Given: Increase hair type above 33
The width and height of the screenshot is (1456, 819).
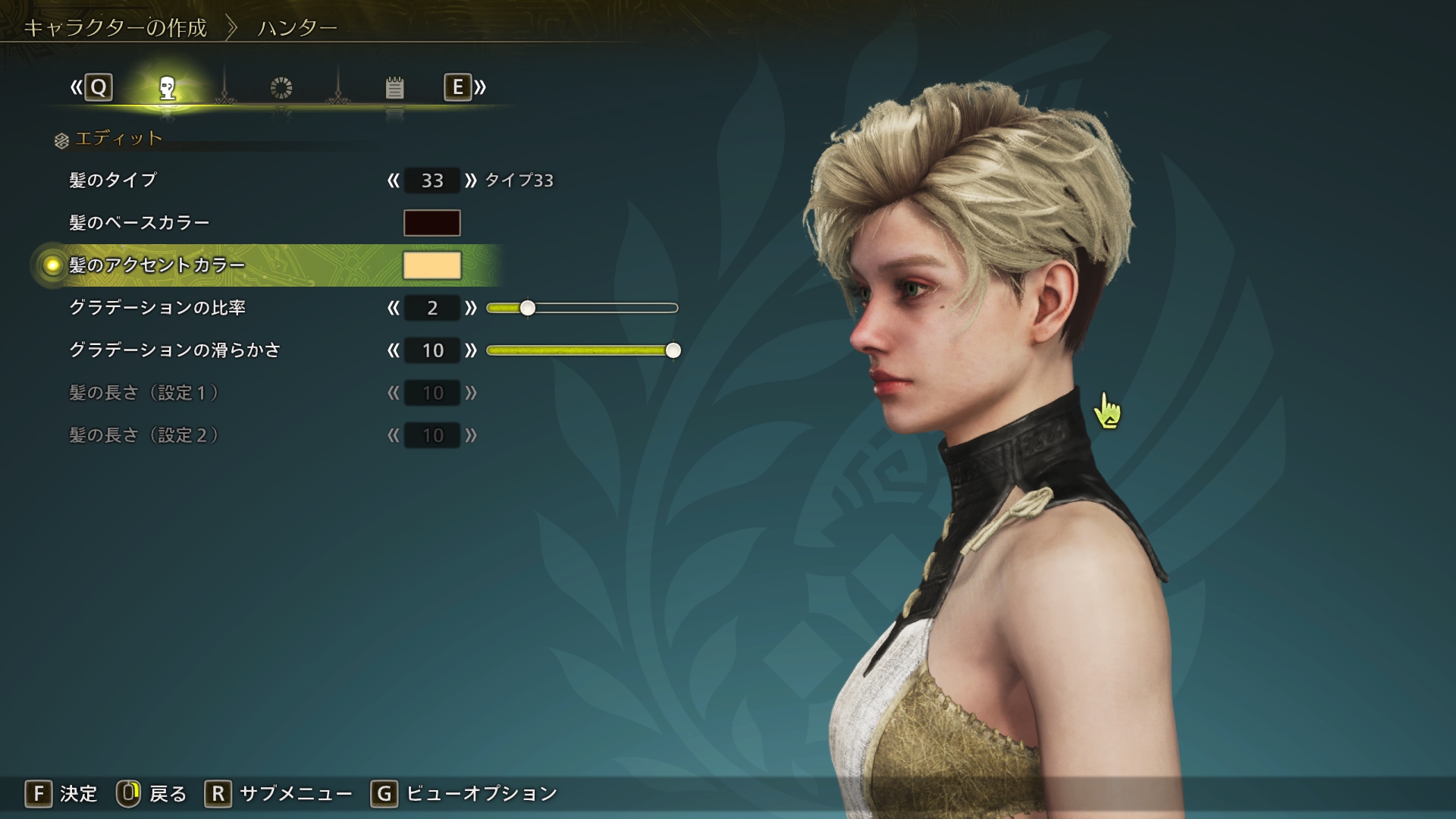Looking at the screenshot, I should click(x=471, y=180).
